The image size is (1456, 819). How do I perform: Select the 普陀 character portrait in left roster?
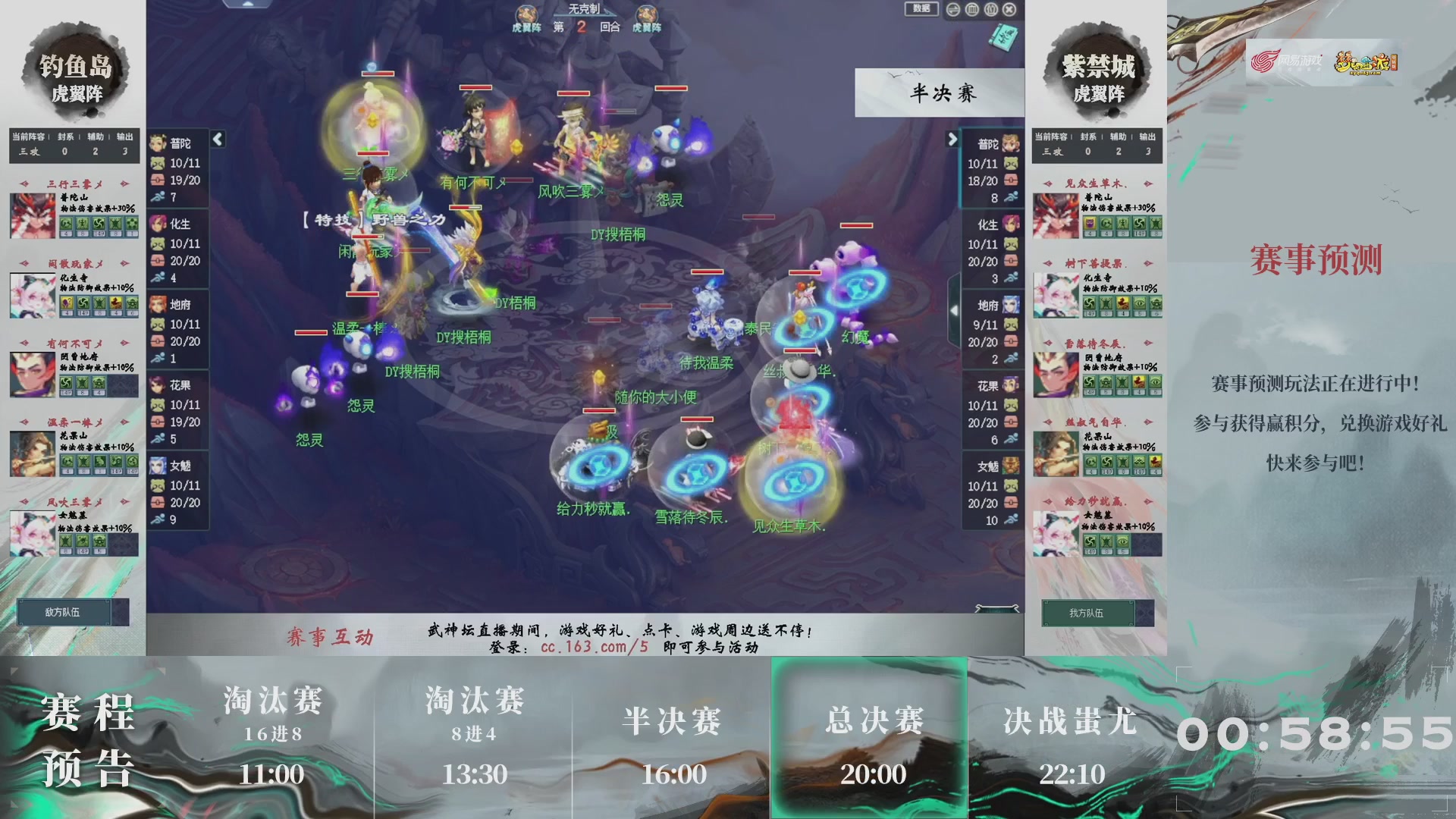coord(158,144)
